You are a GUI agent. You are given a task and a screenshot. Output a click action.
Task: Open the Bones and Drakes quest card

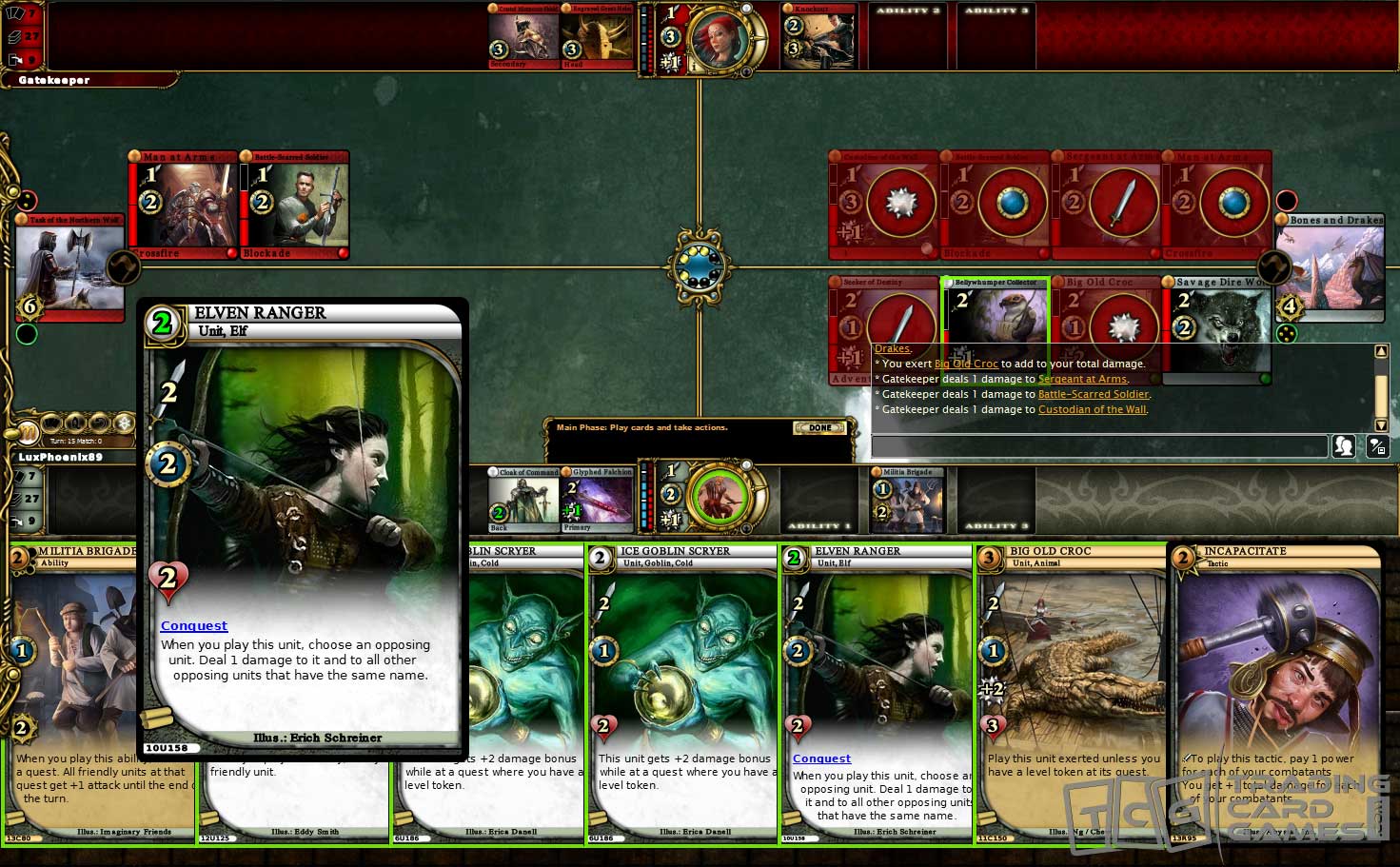(x=1330, y=268)
